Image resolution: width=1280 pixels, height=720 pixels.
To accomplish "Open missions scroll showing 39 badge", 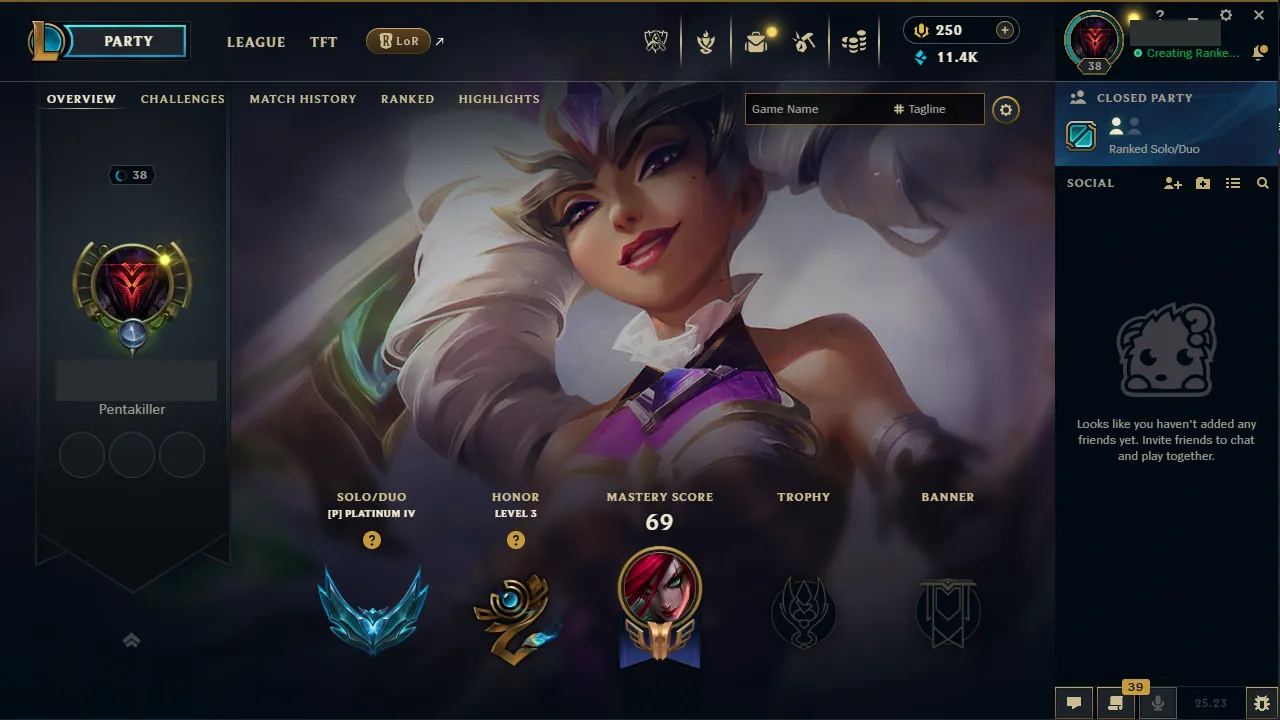I will coord(1113,702).
